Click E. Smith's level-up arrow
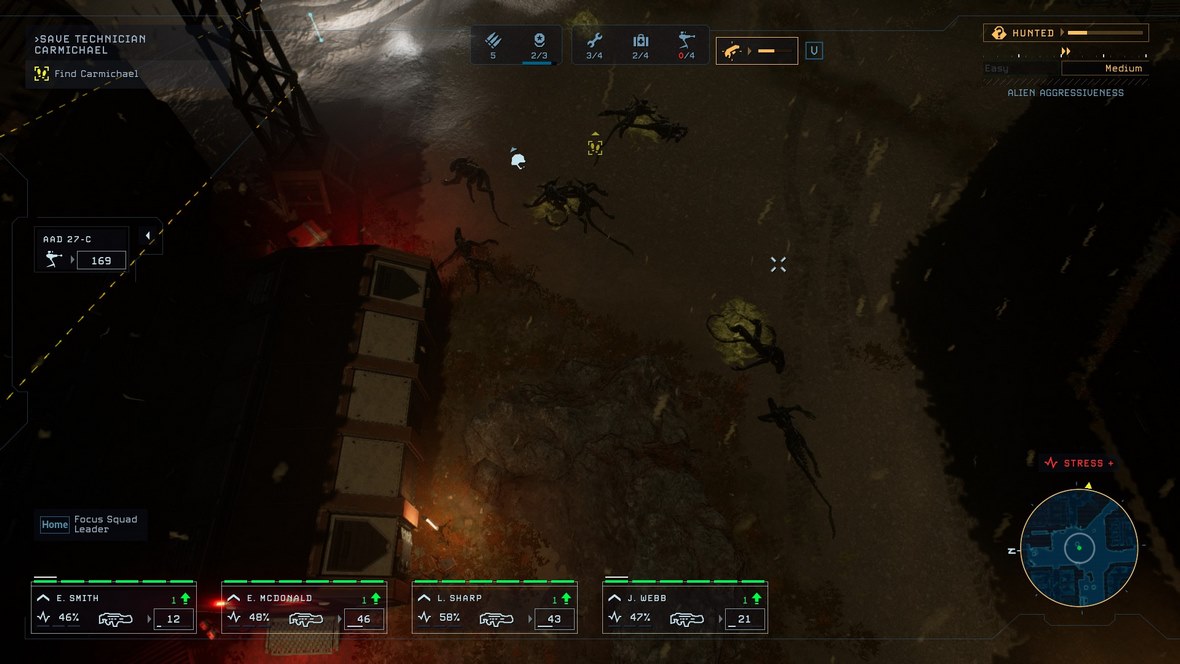The image size is (1180, 664). point(185,598)
